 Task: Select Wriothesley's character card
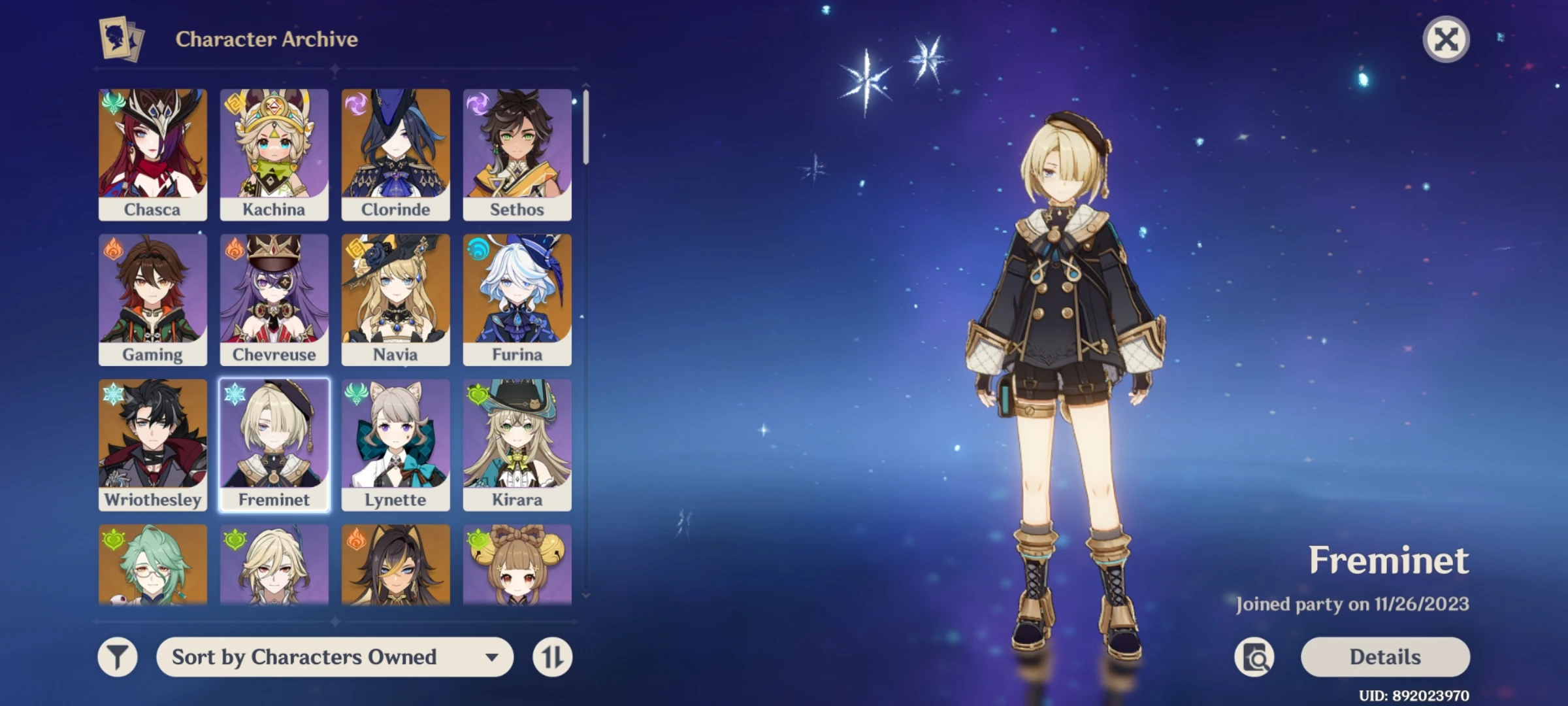[153, 445]
